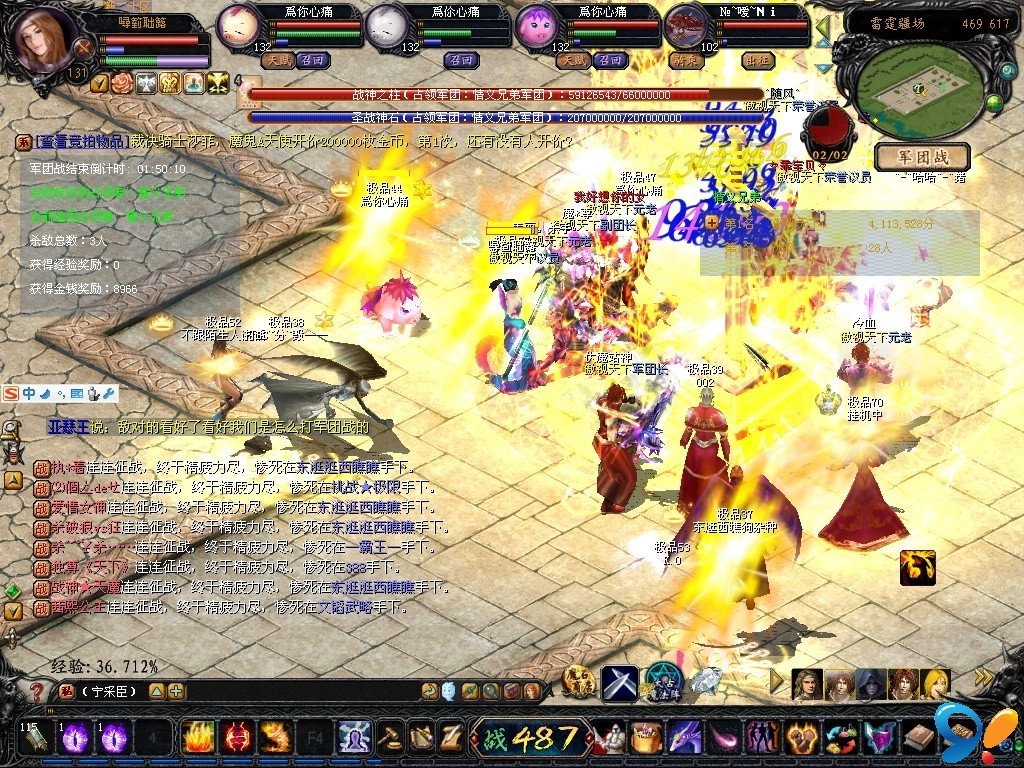1024x768 pixels.
Task: Click the crossed swords attack mode icon
Action: tap(620, 682)
